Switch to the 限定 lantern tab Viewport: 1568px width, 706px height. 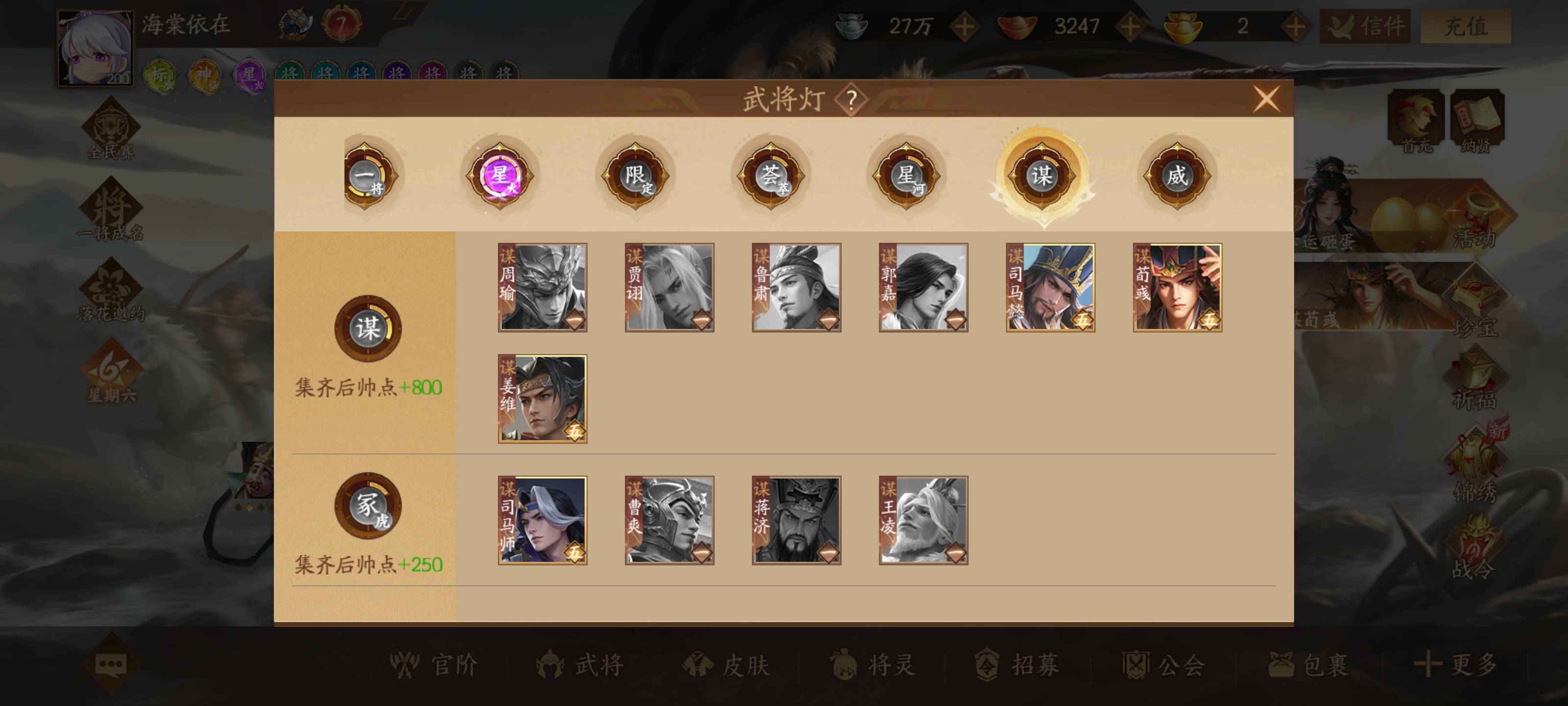point(635,176)
